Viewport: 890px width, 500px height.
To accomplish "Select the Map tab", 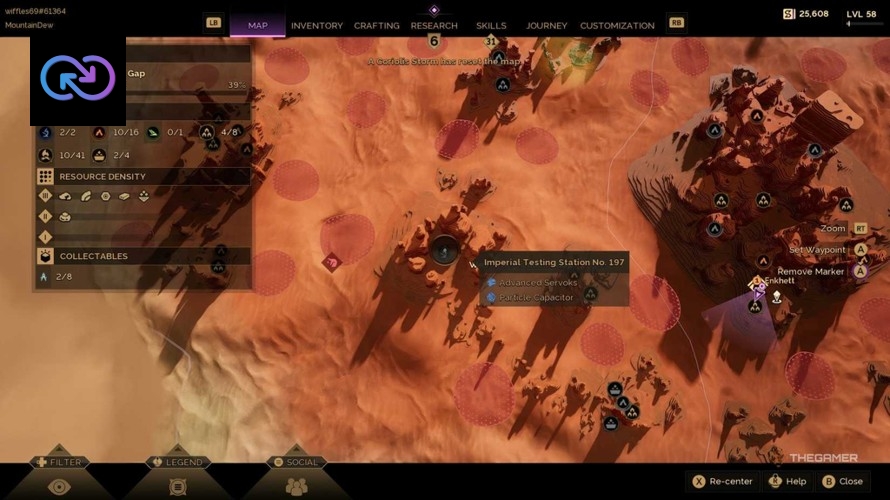I will [x=257, y=25].
